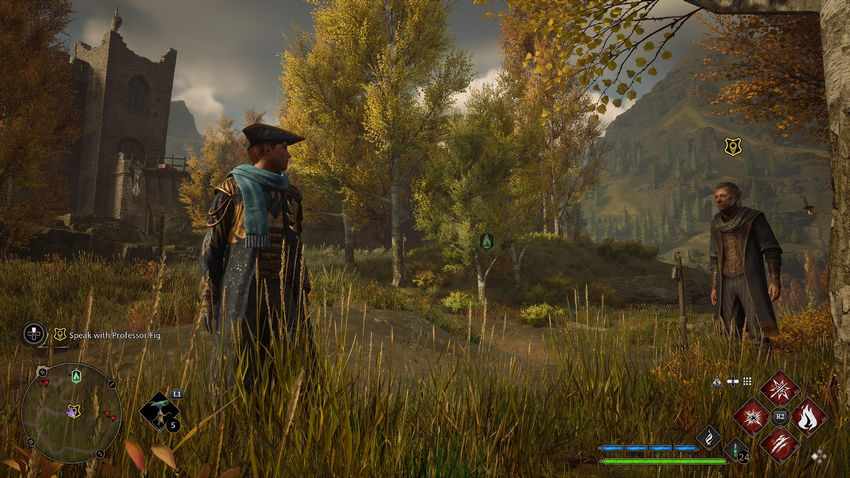Drink the green Wiggenweld potion

pos(736,450)
